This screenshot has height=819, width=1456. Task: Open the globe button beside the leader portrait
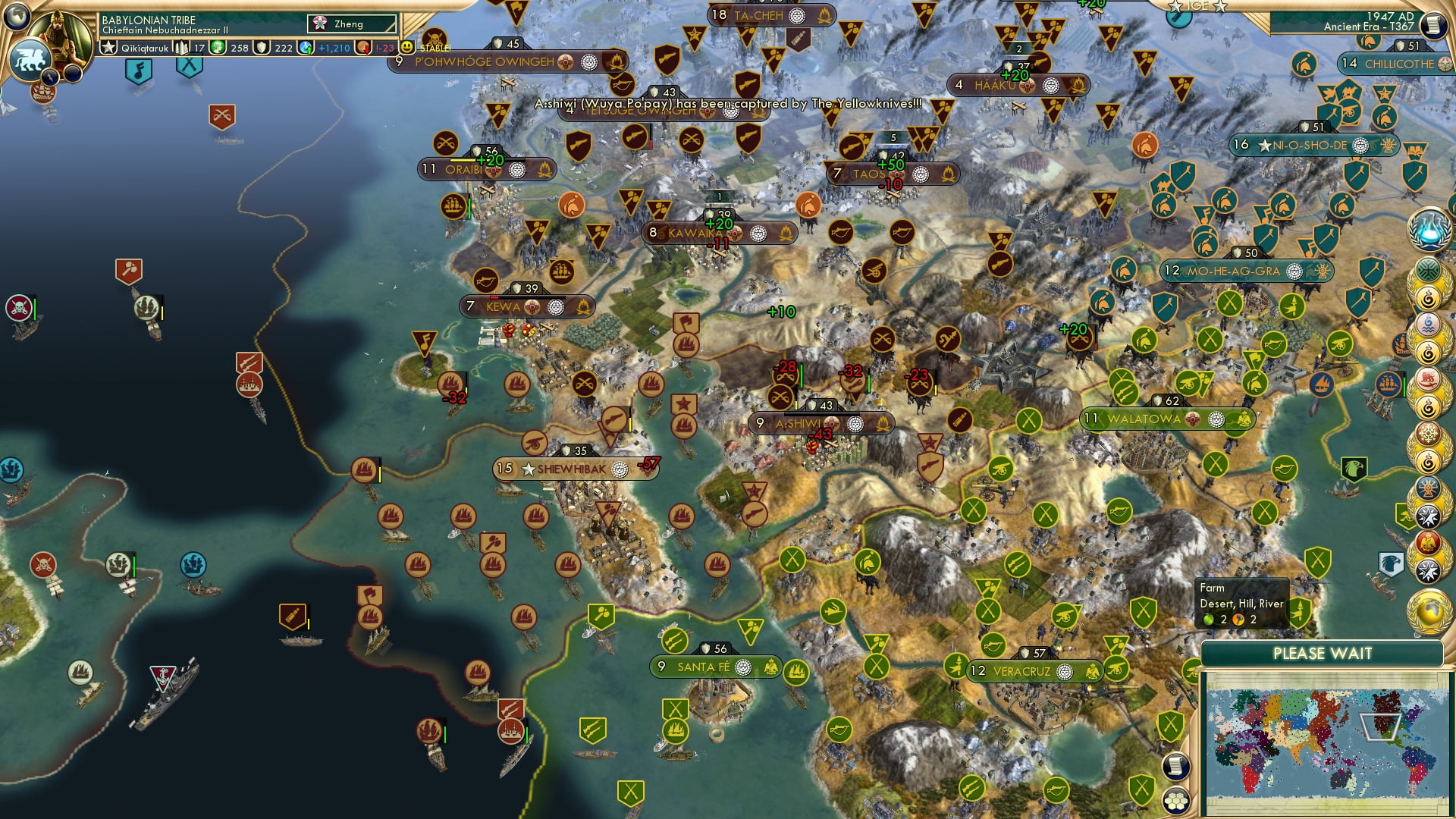[17, 15]
